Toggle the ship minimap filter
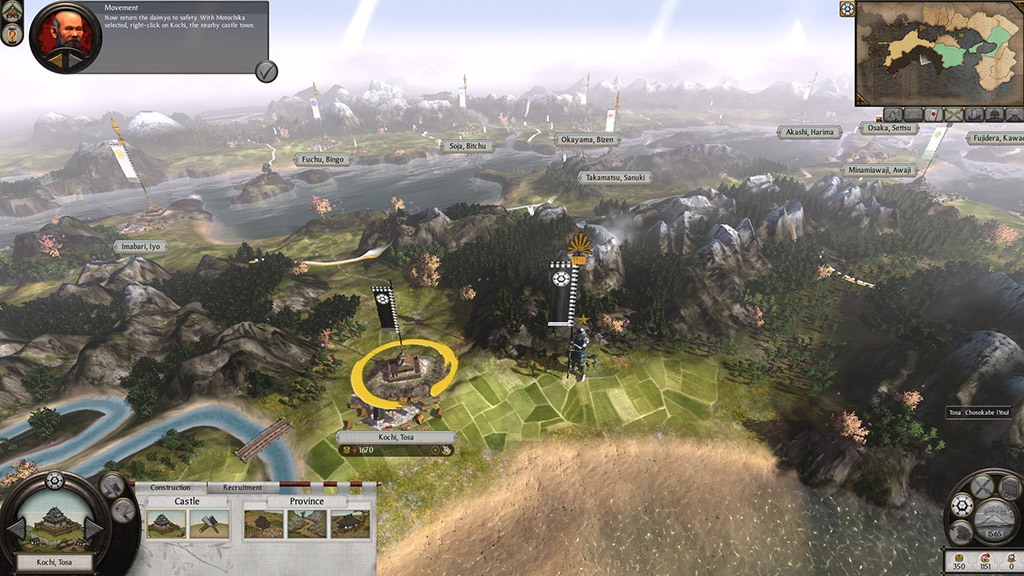1024x576 pixels. click(975, 115)
